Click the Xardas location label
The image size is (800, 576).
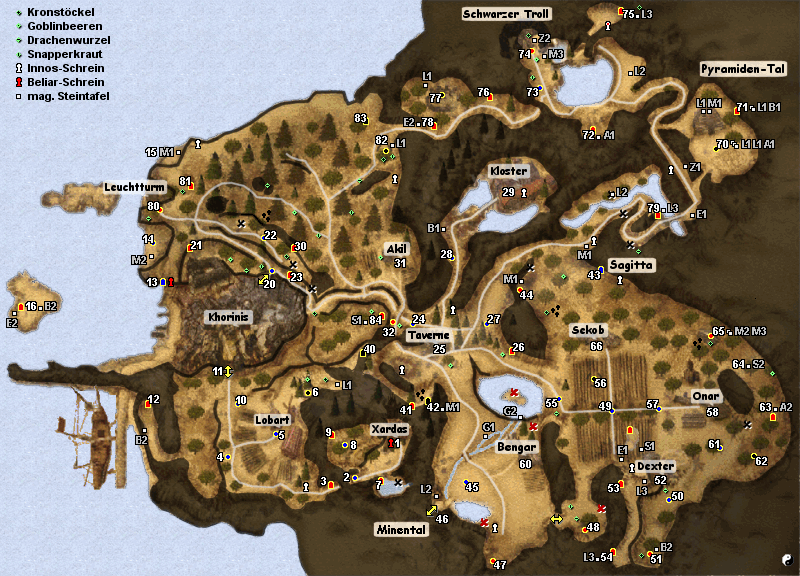(389, 428)
